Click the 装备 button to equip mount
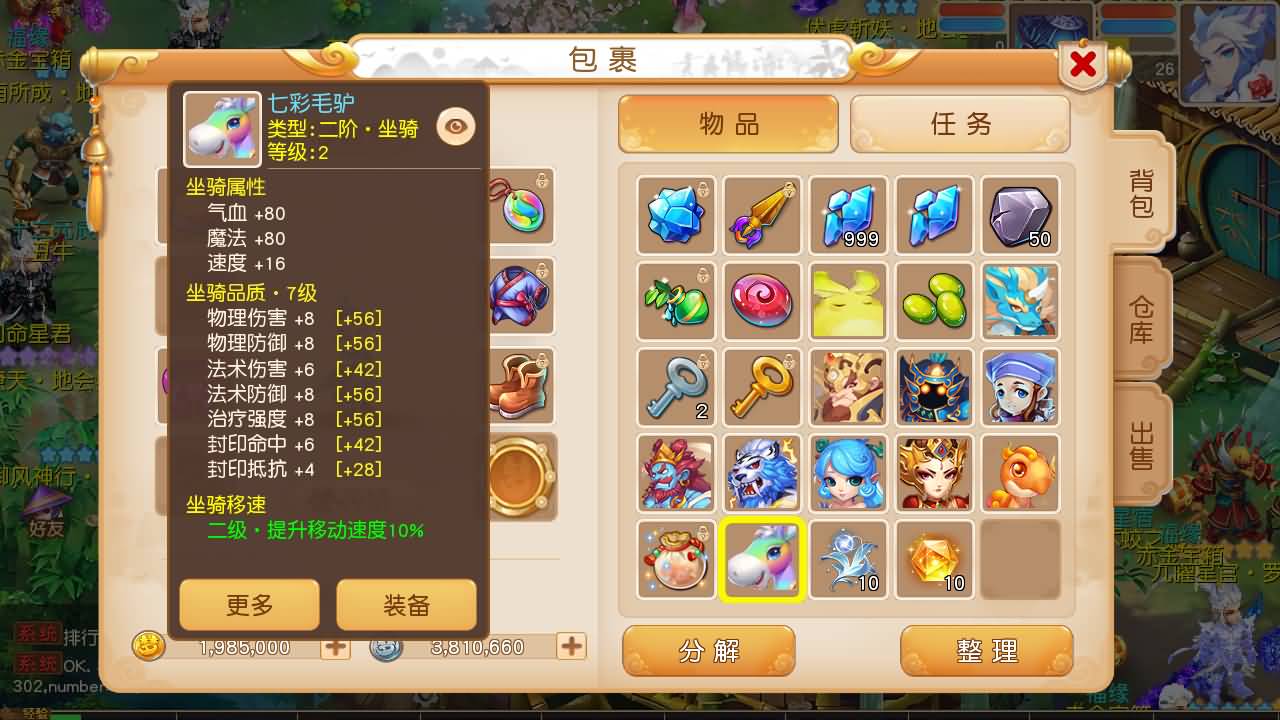This screenshot has height=720, width=1280. tap(406, 604)
